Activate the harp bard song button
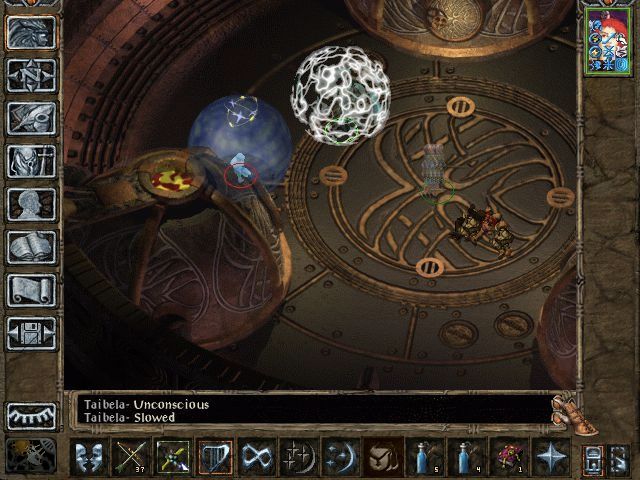640x480 pixels. pos(215,457)
